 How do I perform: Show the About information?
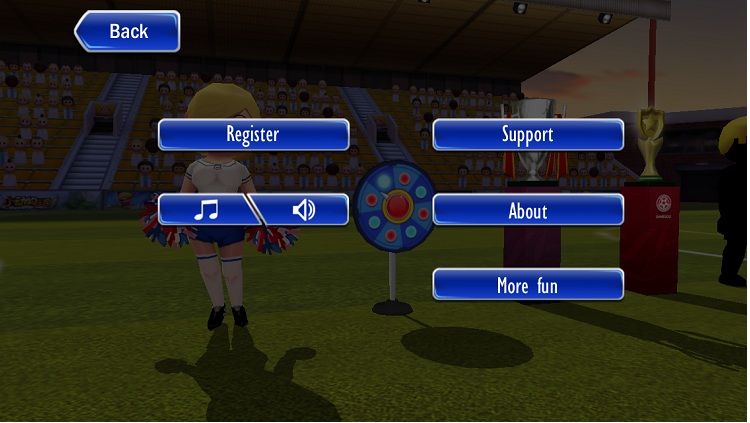[x=527, y=210]
